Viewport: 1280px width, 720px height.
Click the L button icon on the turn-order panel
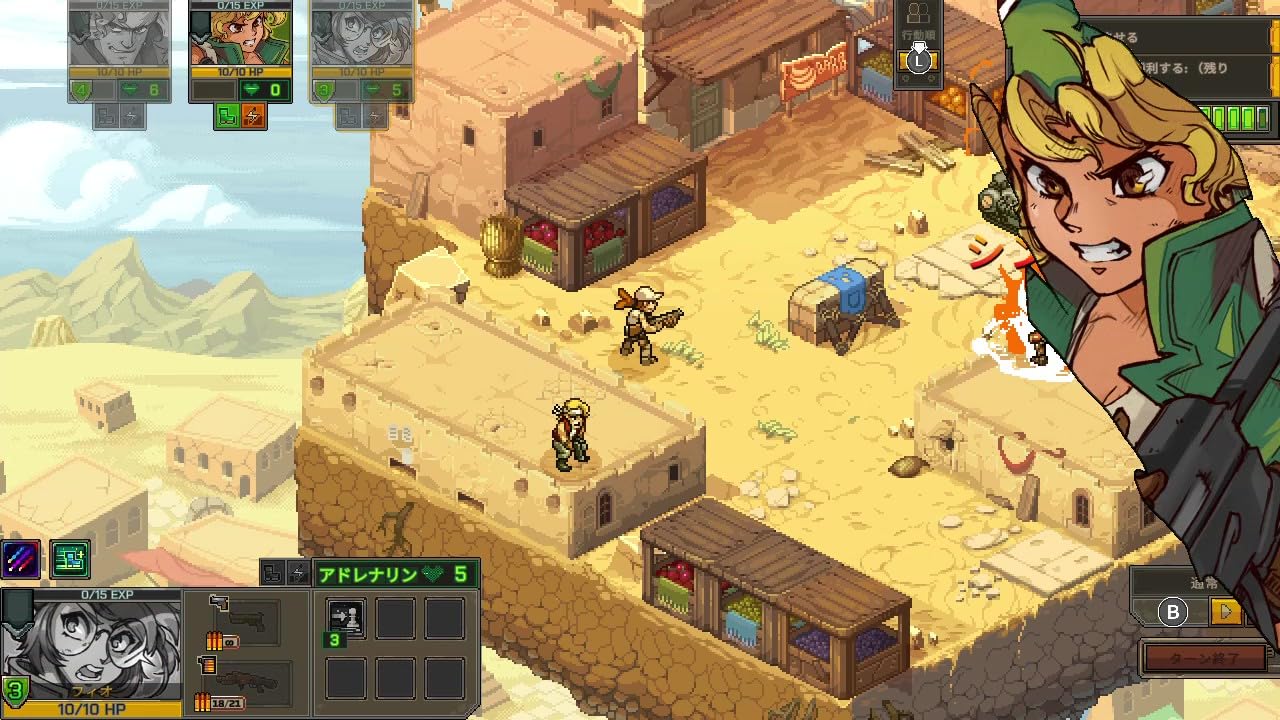click(x=919, y=61)
